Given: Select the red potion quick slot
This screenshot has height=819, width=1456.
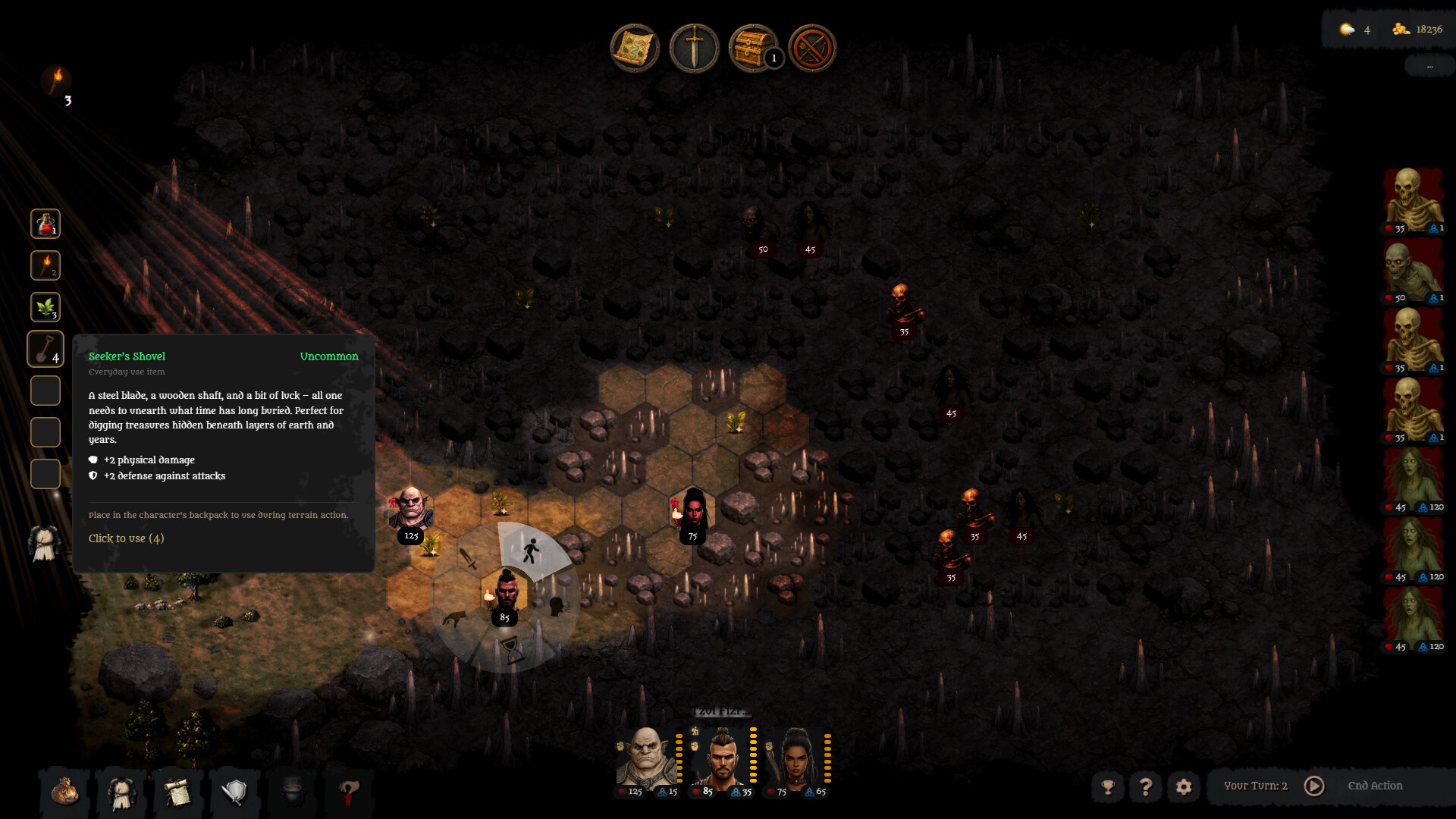Looking at the screenshot, I should pyautogui.click(x=45, y=224).
